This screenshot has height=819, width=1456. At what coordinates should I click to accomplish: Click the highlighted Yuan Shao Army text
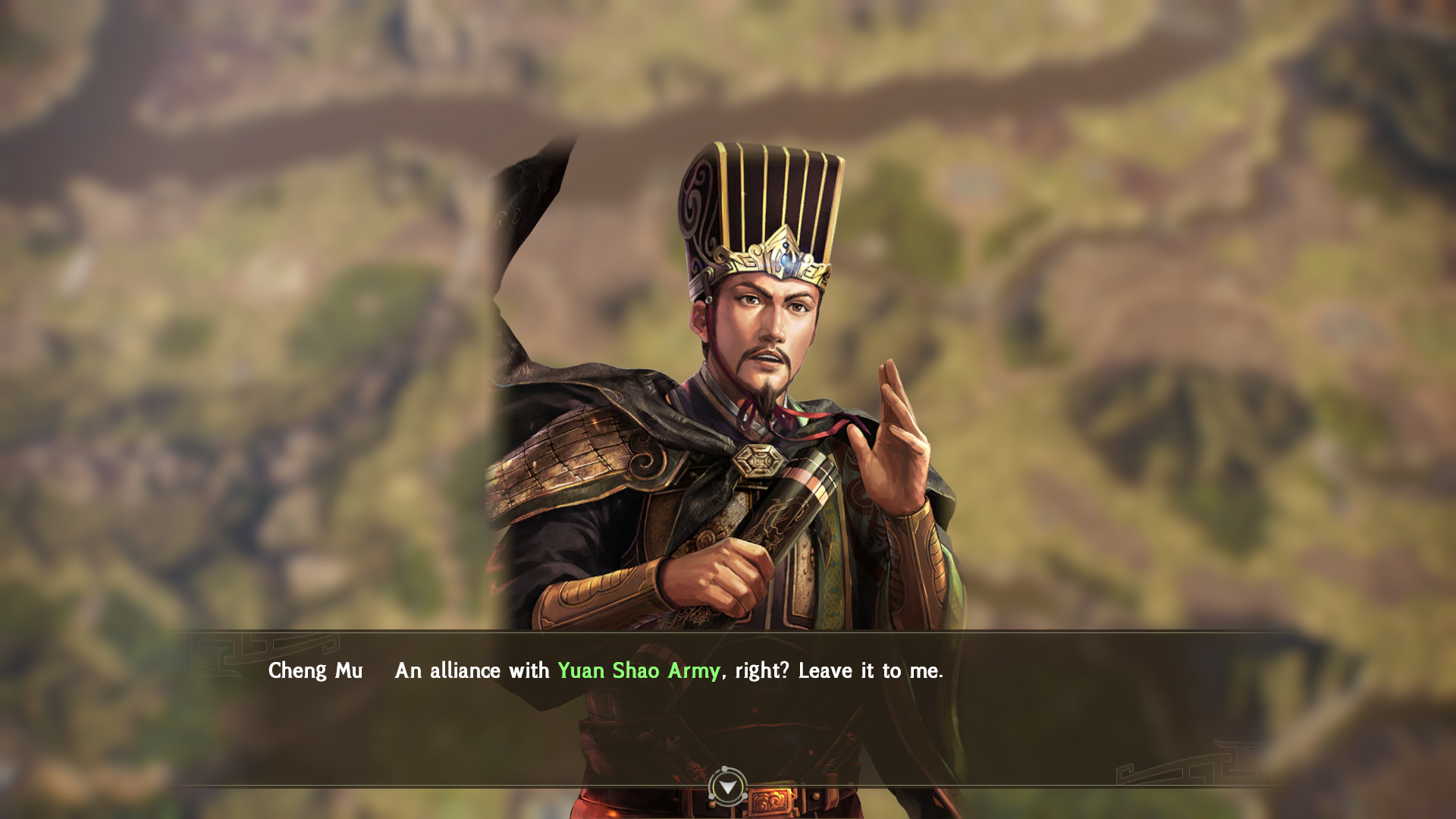639,670
